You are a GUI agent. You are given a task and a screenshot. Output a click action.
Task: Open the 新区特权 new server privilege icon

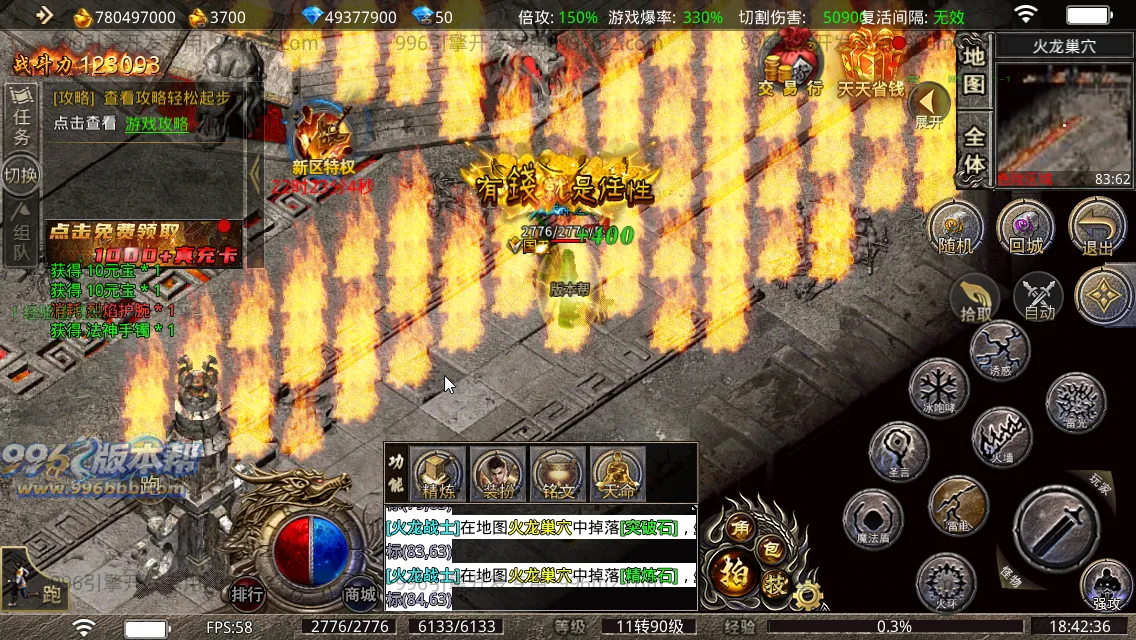pos(323,136)
